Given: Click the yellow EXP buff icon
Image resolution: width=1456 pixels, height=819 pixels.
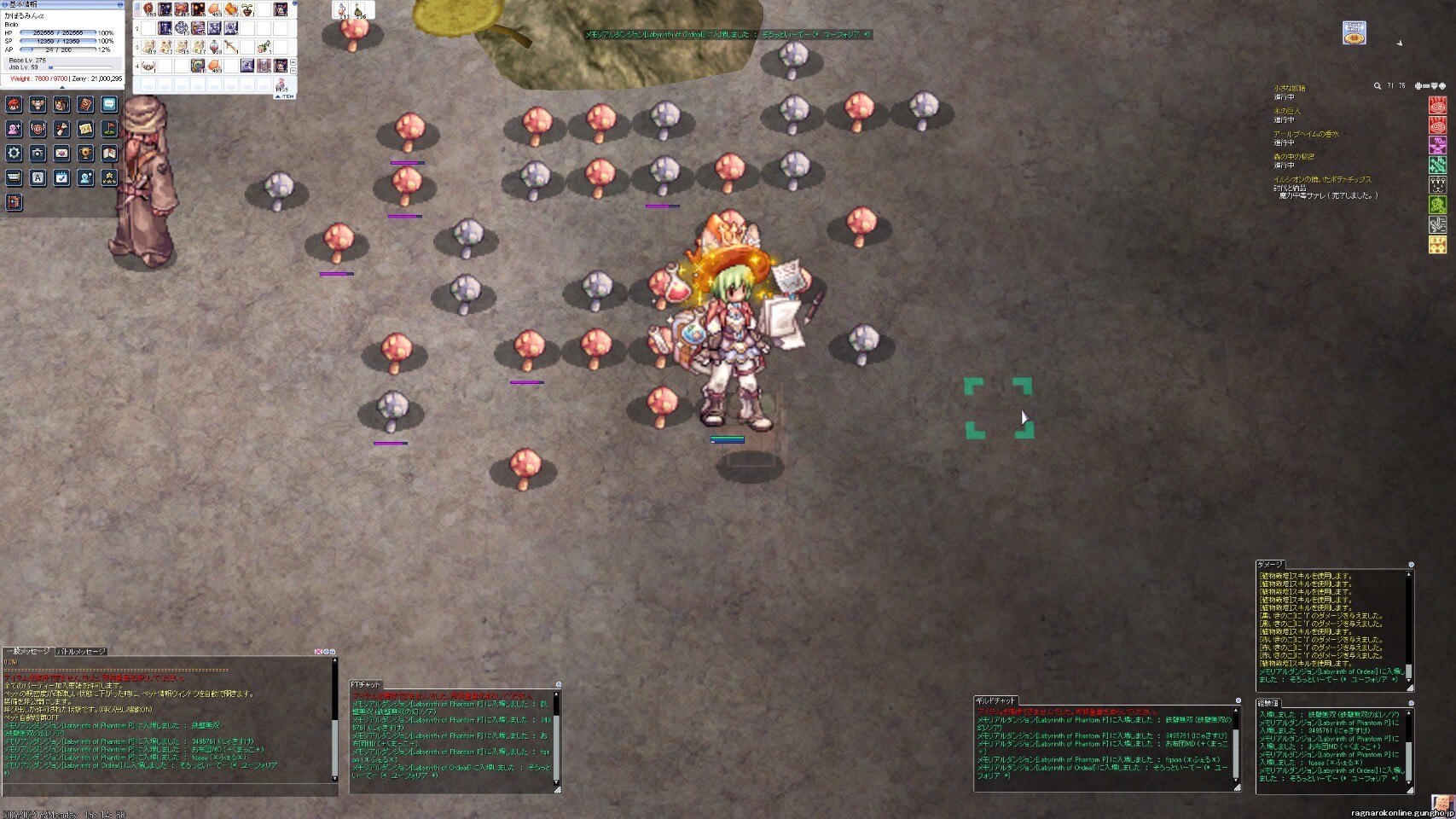Looking at the screenshot, I should coord(1437,246).
